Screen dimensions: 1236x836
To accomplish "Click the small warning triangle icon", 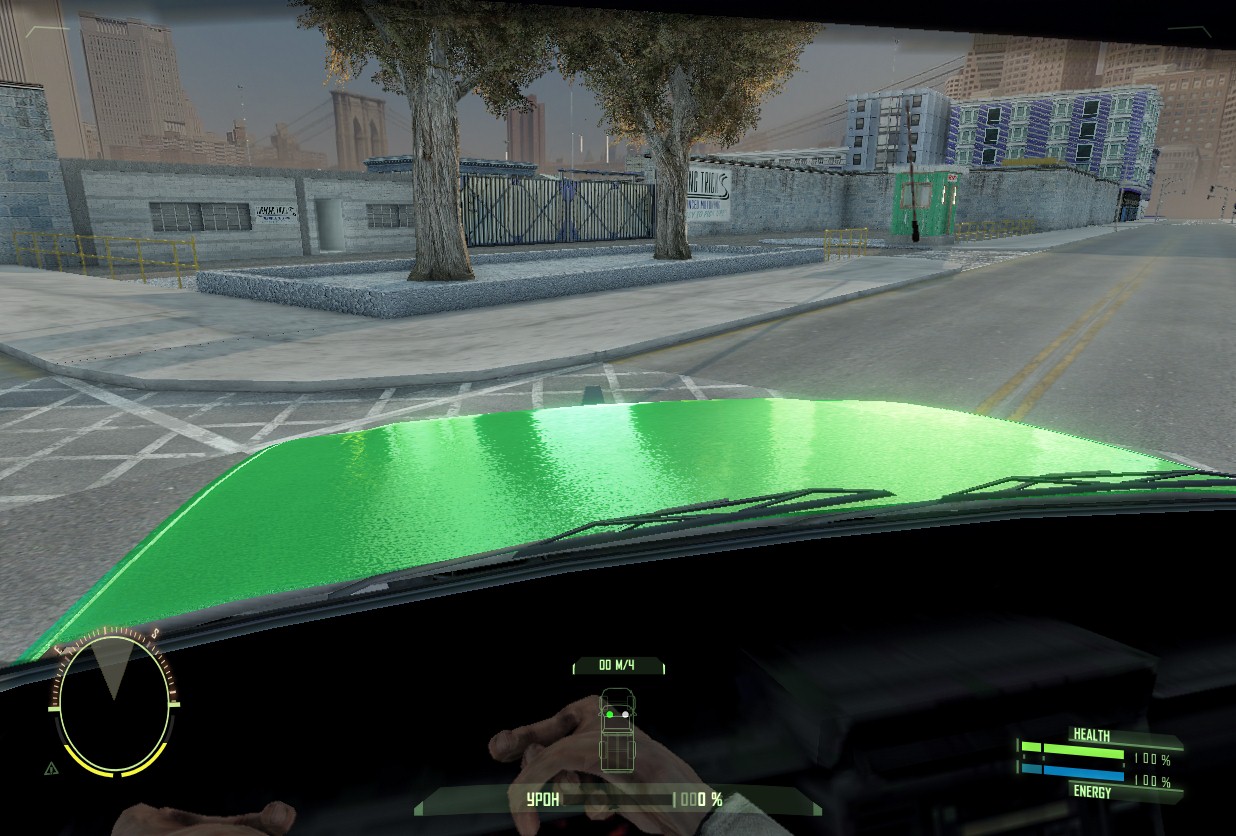I will click(51, 768).
